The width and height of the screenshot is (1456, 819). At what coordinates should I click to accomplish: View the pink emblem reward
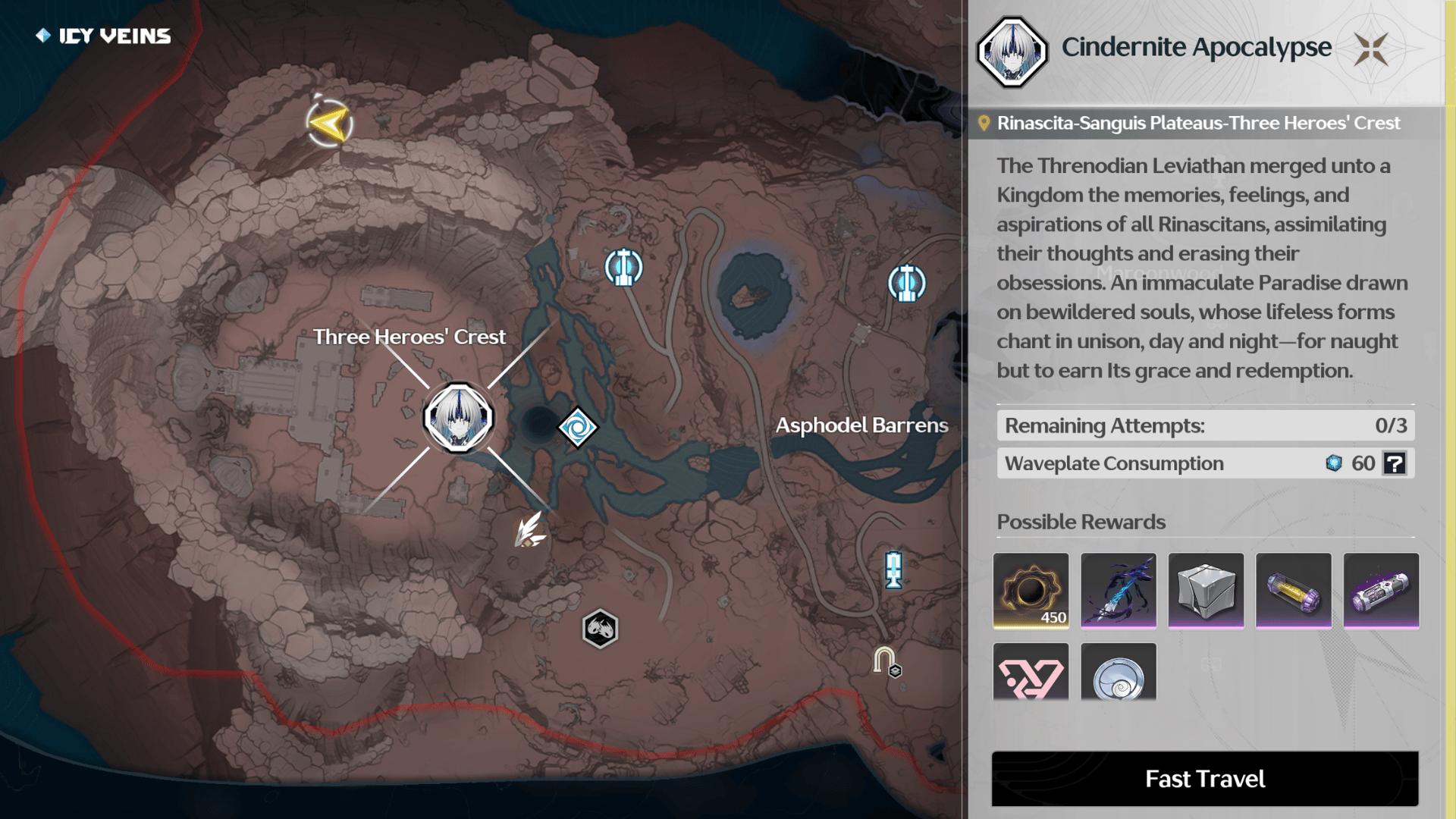pyautogui.click(x=1031, y=673)
